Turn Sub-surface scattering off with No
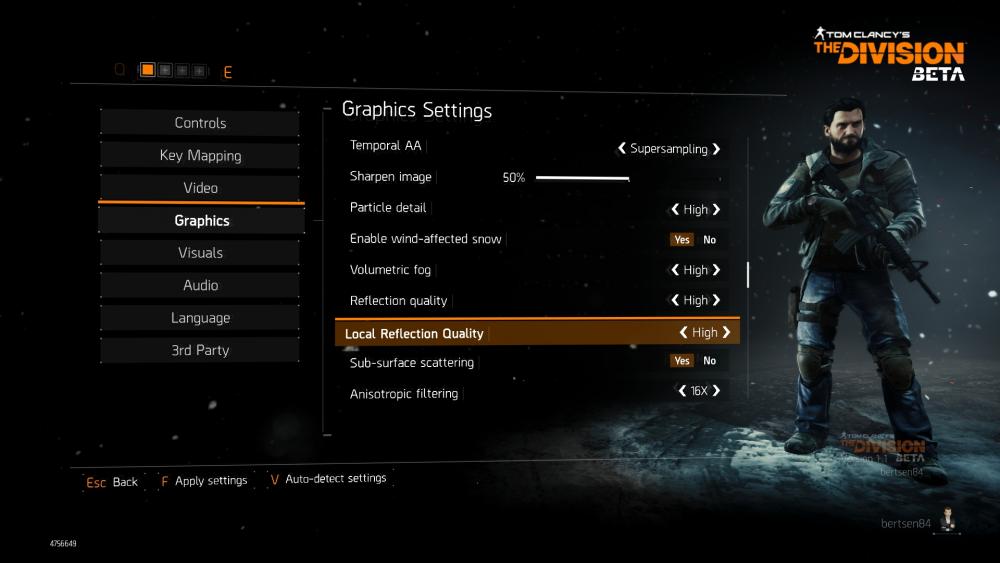This screenshot has width=1000, height=563. pyautogui.click(x=709, y=361)
